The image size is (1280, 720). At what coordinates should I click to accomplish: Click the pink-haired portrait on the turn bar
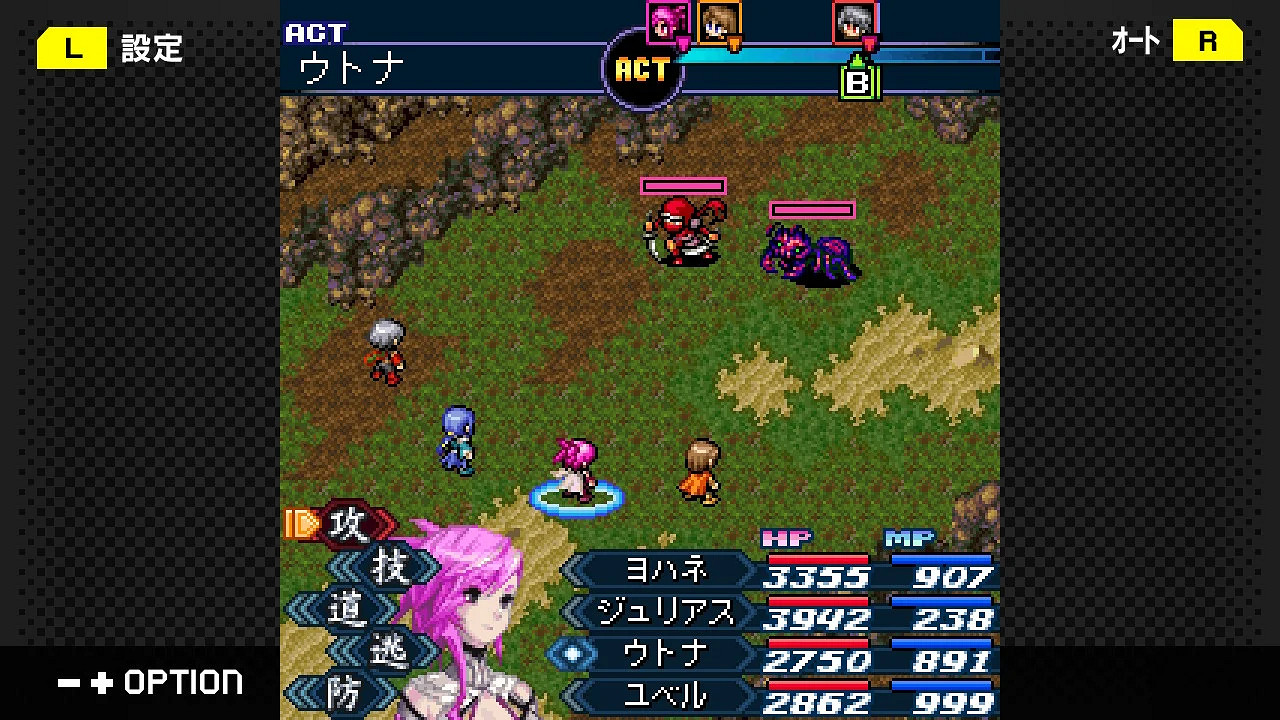pyautogui.click(x=668, y=24)
